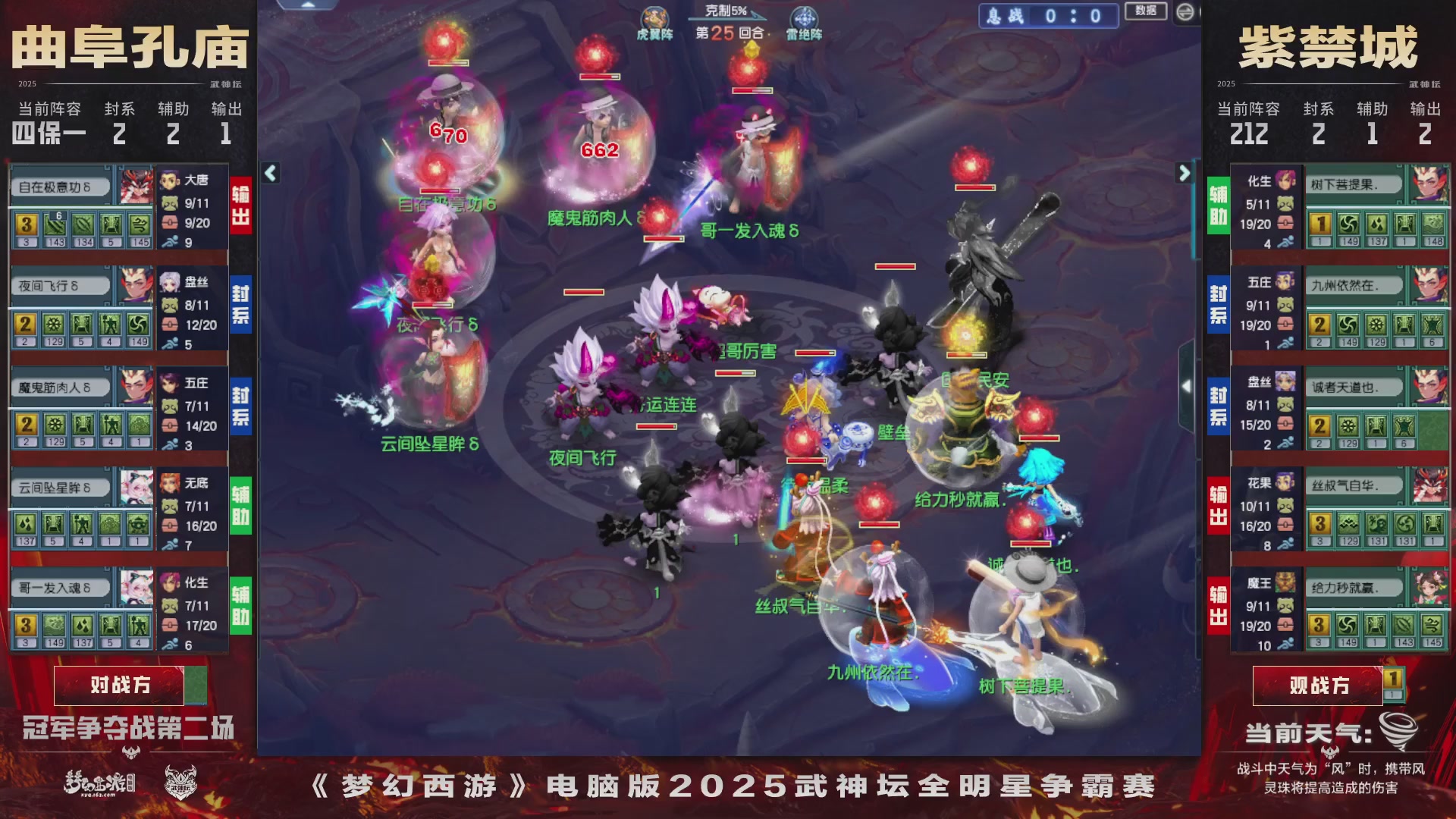Image resolution: width=1456 pixels, height=819 pixels.
Task: Expand the right panel using the right chevron
Action: 1184,173
